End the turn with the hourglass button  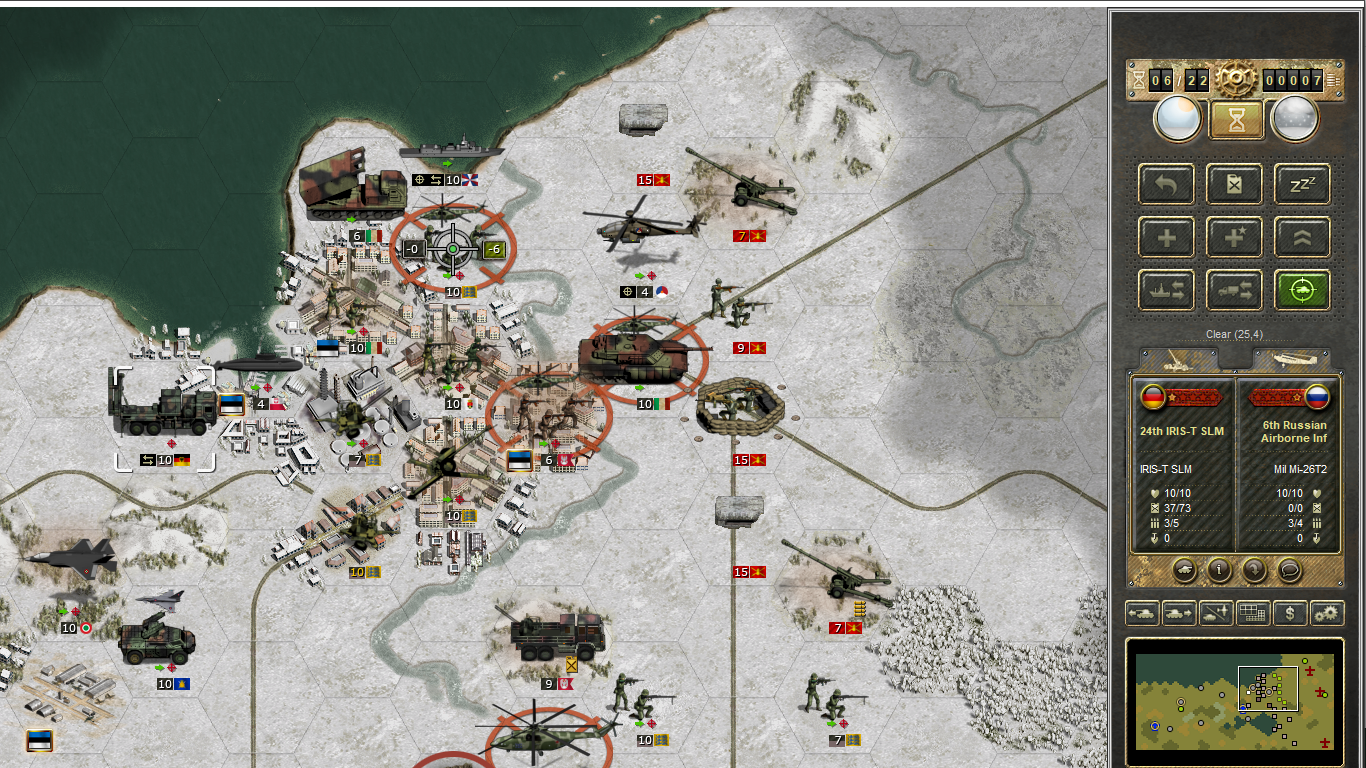[1237, 120]
